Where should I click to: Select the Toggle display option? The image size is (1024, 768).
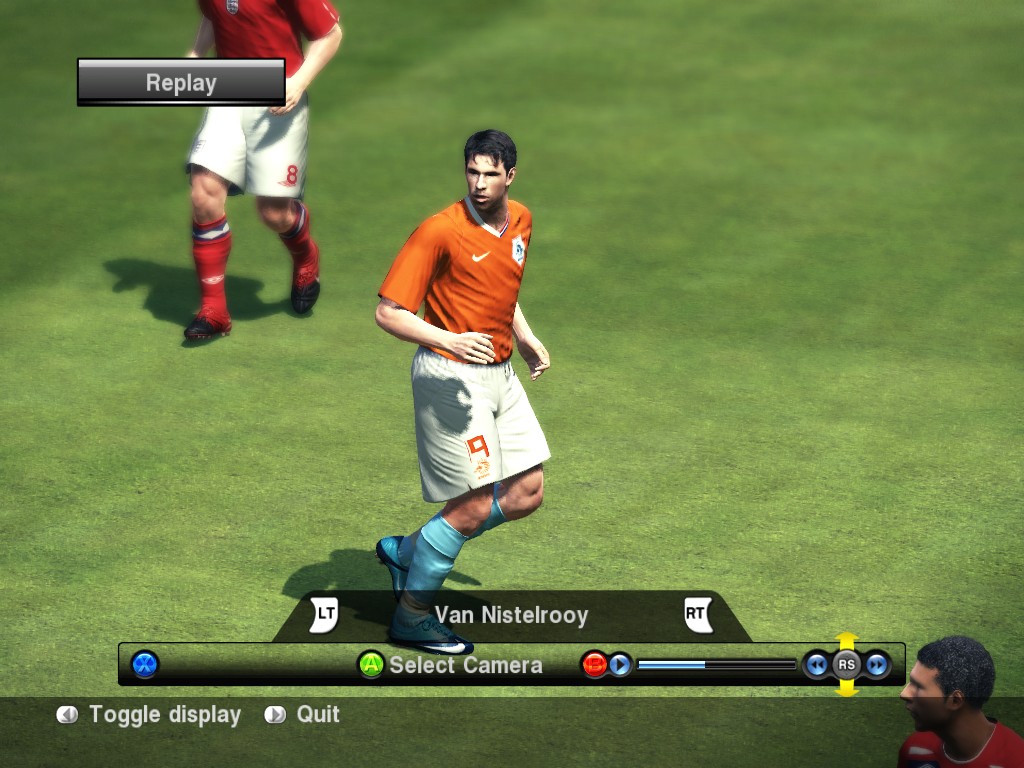[150, 715]
